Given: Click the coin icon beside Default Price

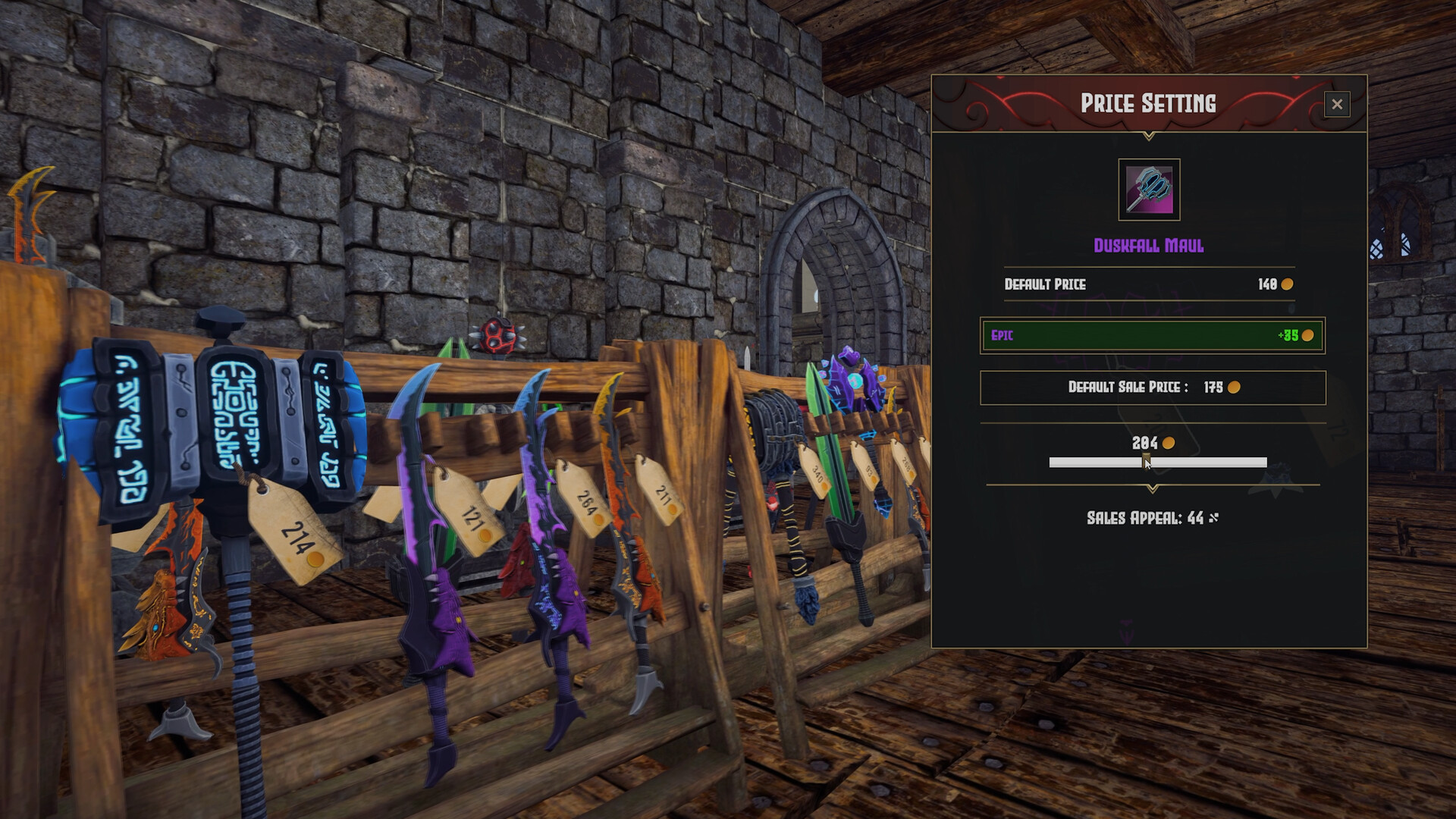Looking at the screenshot, I should coord(1289,284).
